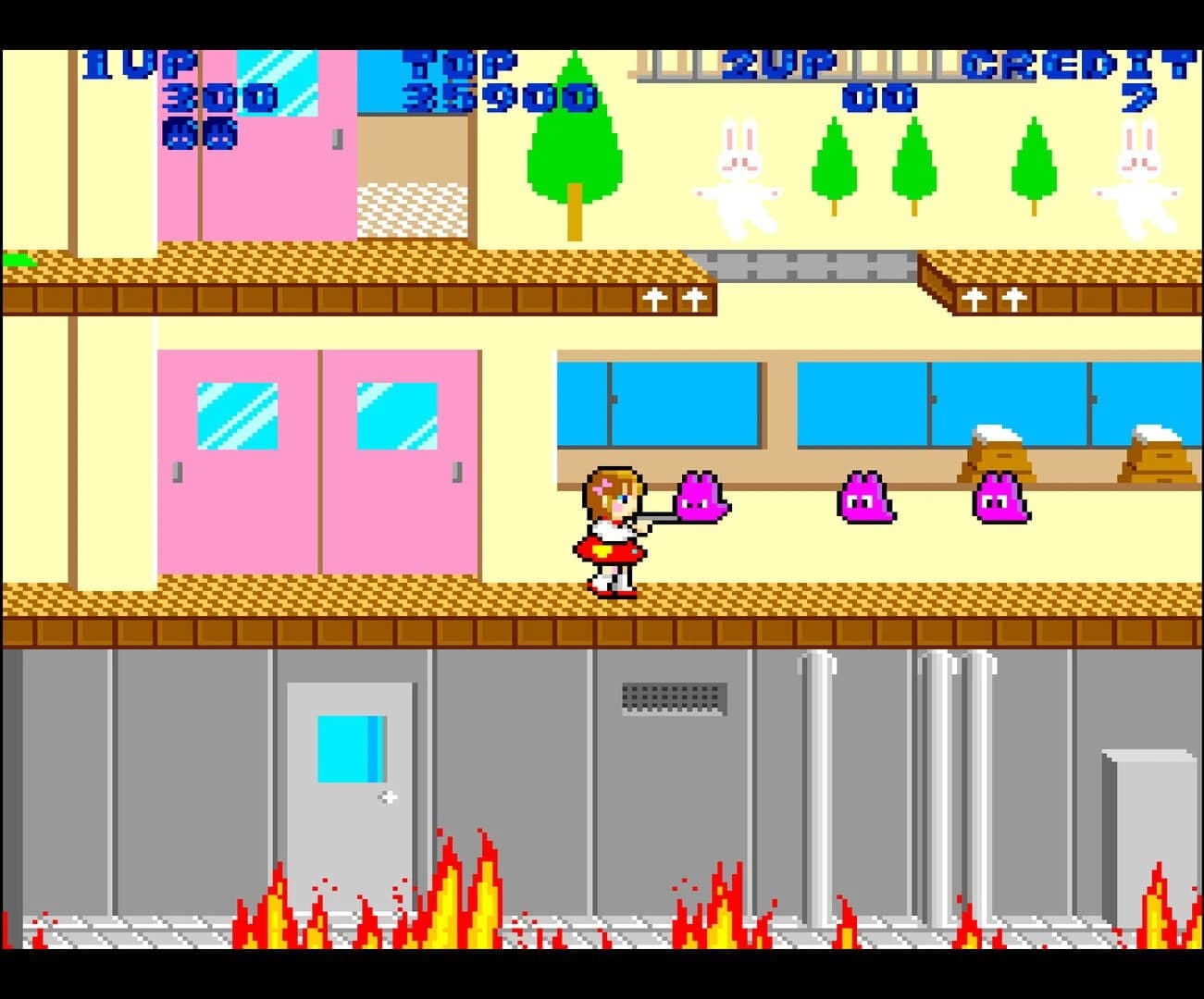
Task: Select the pink blob enemy nearest the player
Action: pyautogui.click(x=701, y=499)
